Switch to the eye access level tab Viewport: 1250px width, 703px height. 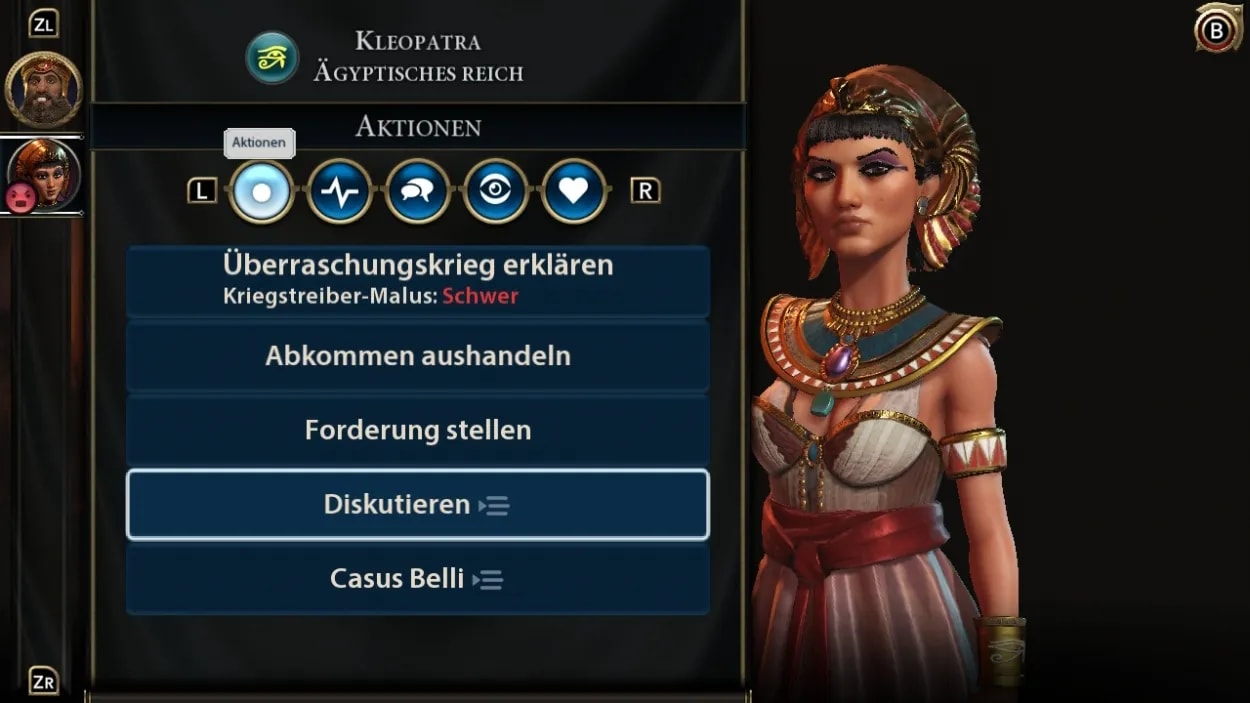pyautogui.click(x=495, y=191)
